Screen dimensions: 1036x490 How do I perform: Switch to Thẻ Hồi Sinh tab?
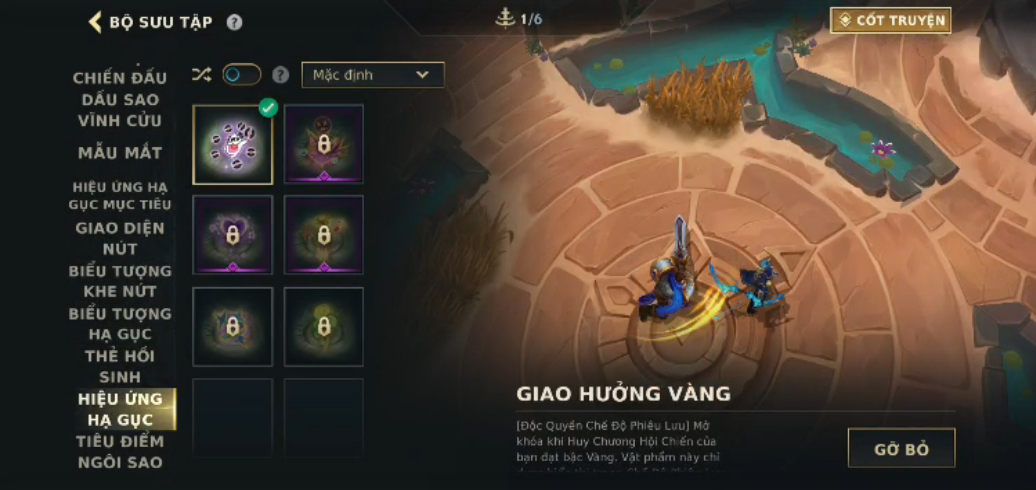pos(120,366)
